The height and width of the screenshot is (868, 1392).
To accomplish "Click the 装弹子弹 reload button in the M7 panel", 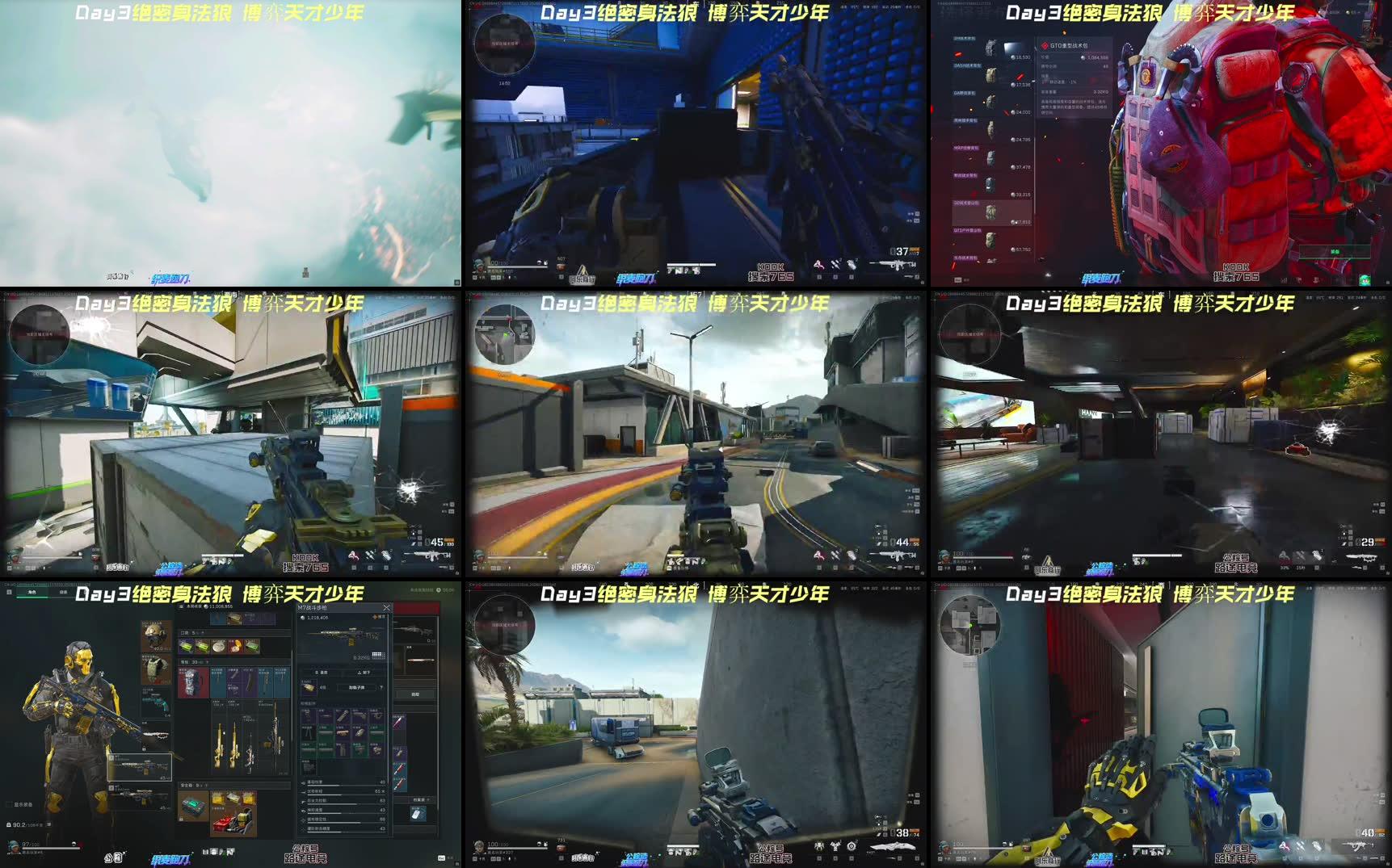I will (356, 686).
